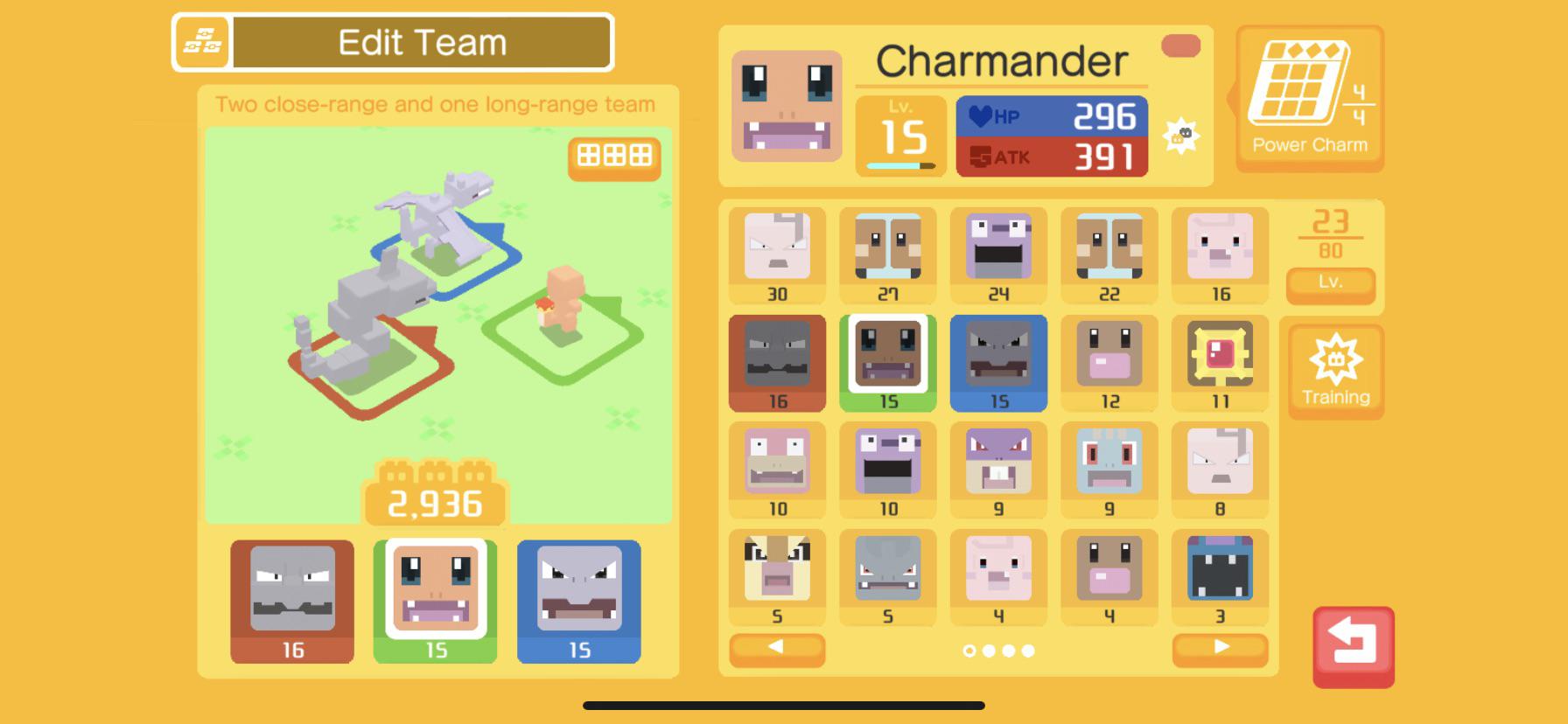Screen dimensions: 1568x724
Task: Select the Eevee thumbnail at level 12
Action: coord(1109,355)
